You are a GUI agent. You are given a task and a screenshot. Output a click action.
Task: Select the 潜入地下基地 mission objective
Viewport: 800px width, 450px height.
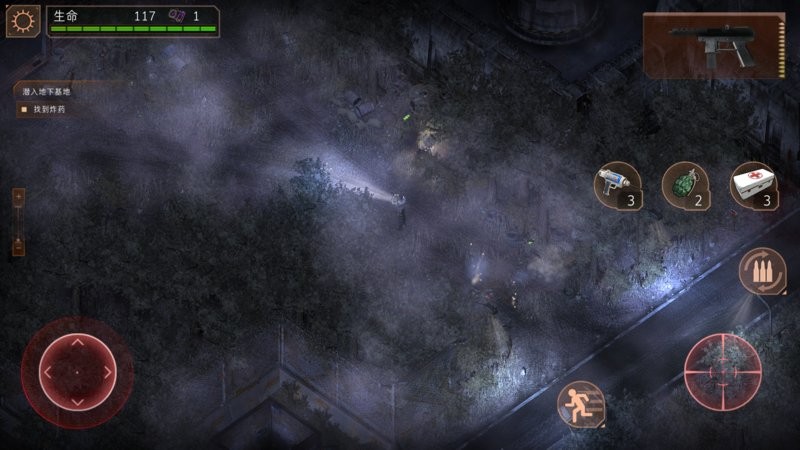[47, 91]
